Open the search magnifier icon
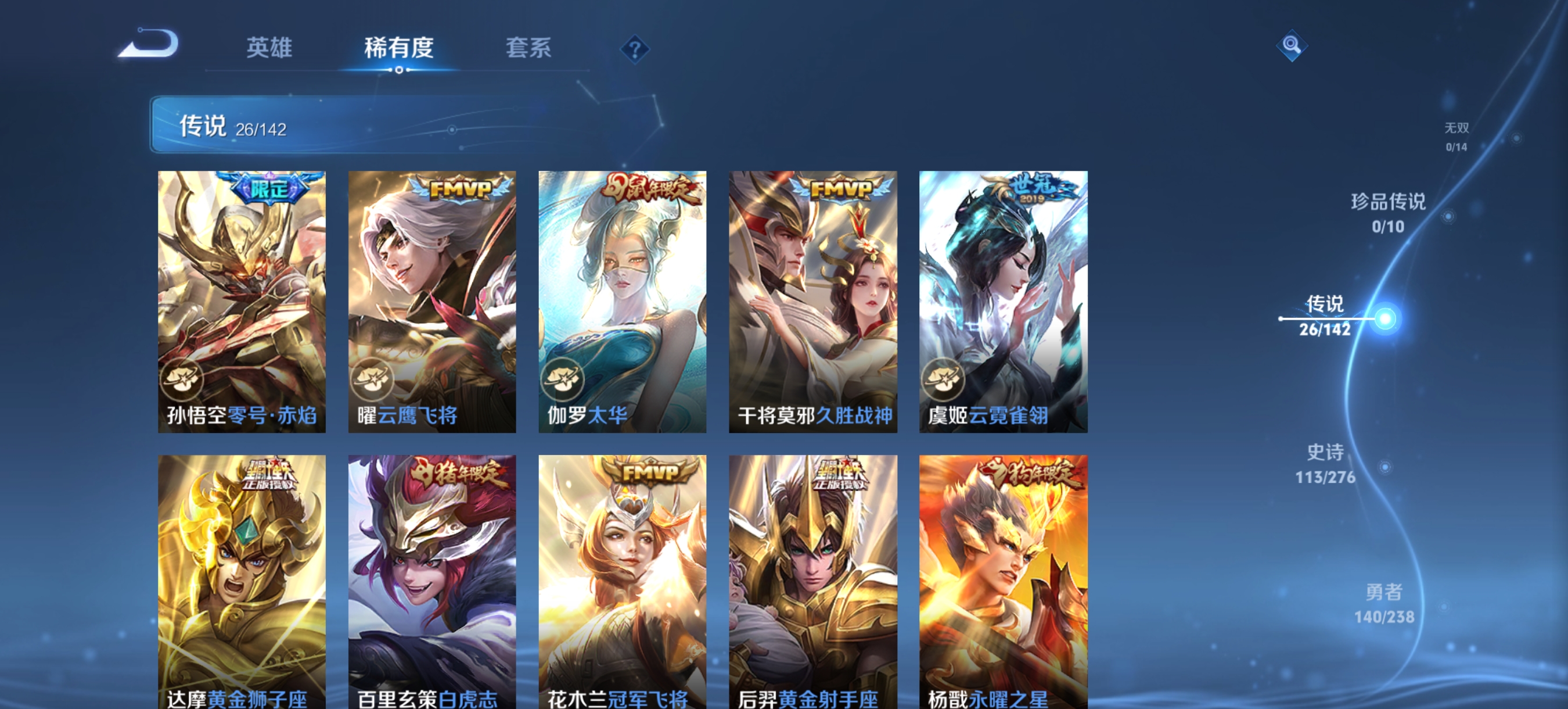Viewport: 1568px width, 709px height. [1292, 46]
